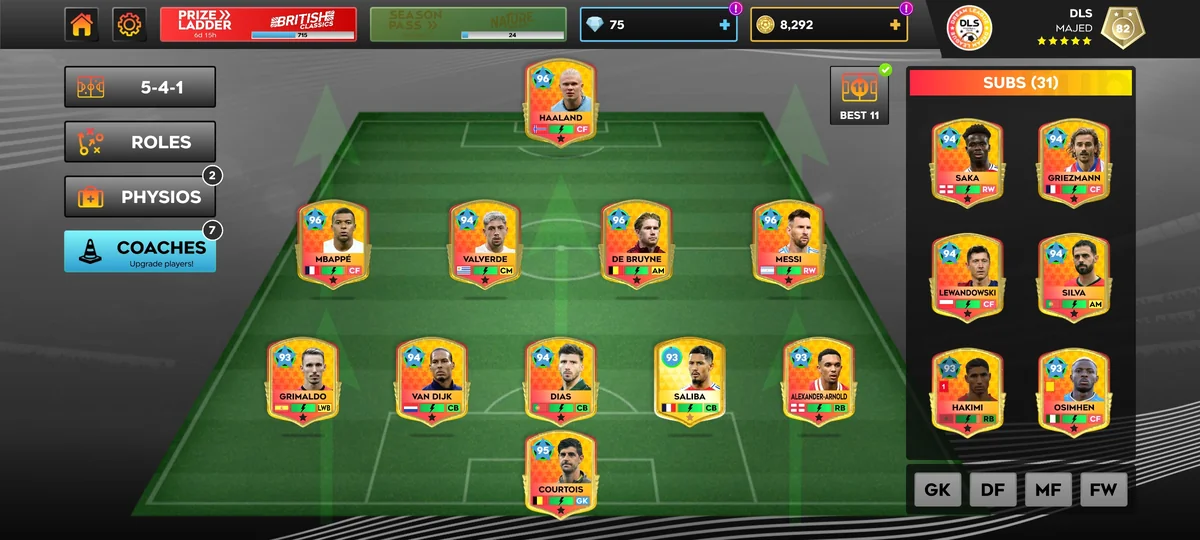
Task: Open the DLS club profile badge
Action: [968, 28]
